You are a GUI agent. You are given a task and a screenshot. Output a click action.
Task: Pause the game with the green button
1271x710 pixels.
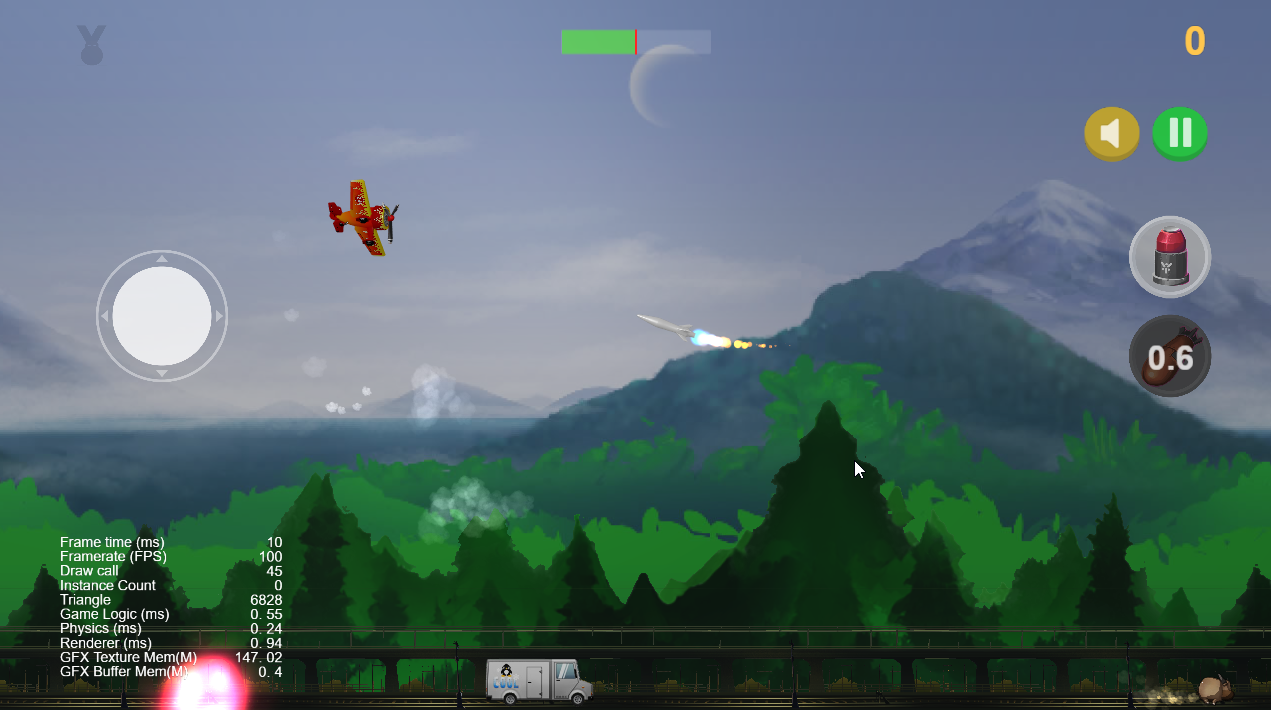tap(1180, 133)
